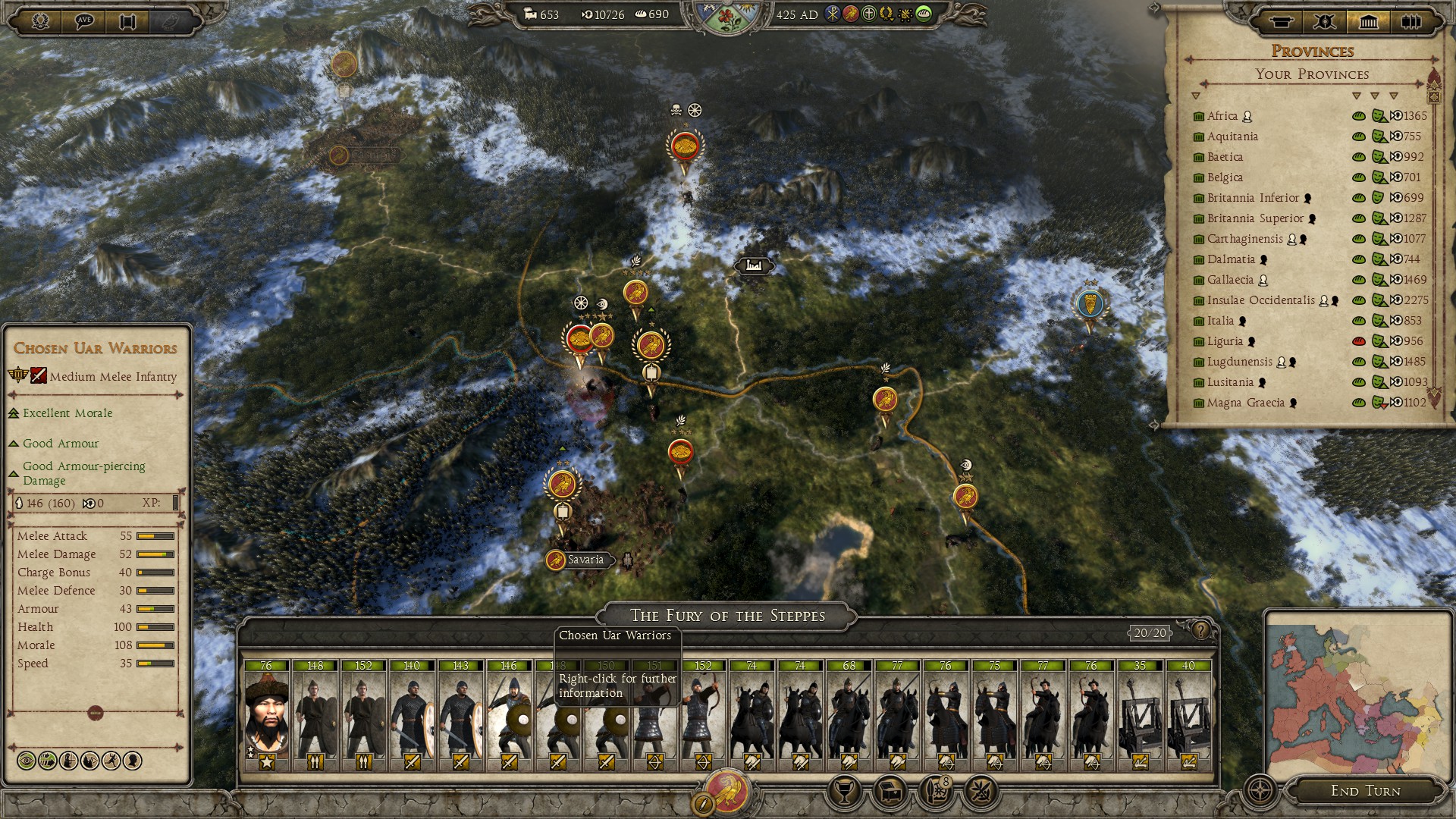The image size is (1456, 819).
Task: Switch to the temple provinces tab
Action: pyautogui.click(x=1368, y=21)
